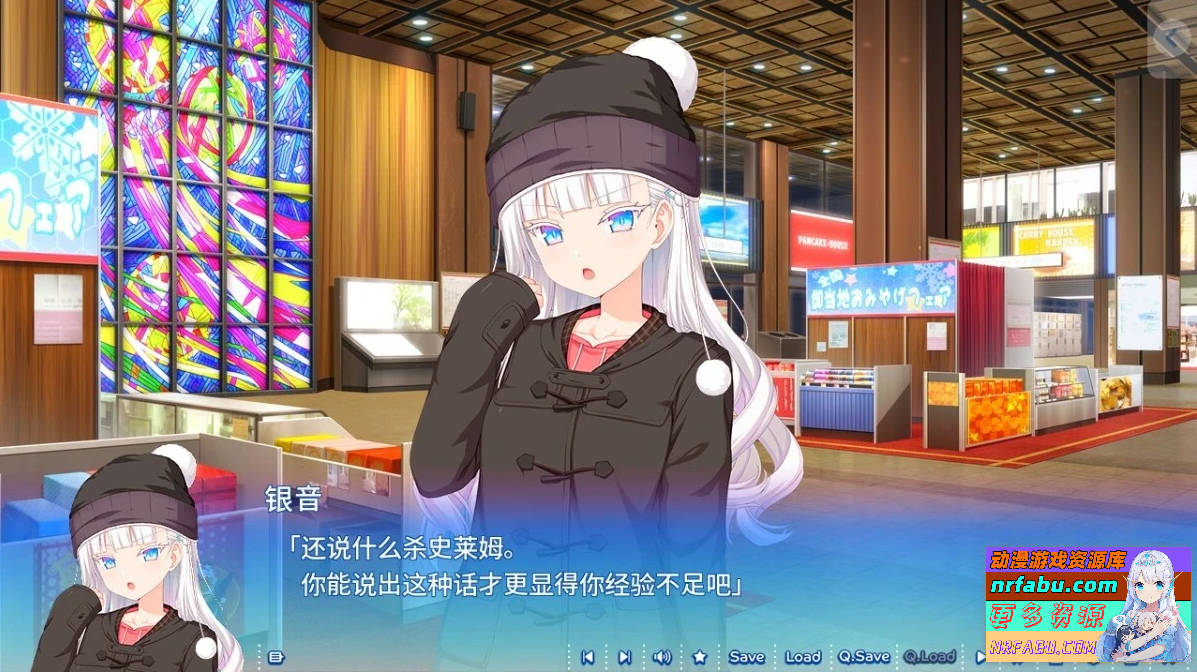Click the translucent back arrow button

click(1170, 43)
